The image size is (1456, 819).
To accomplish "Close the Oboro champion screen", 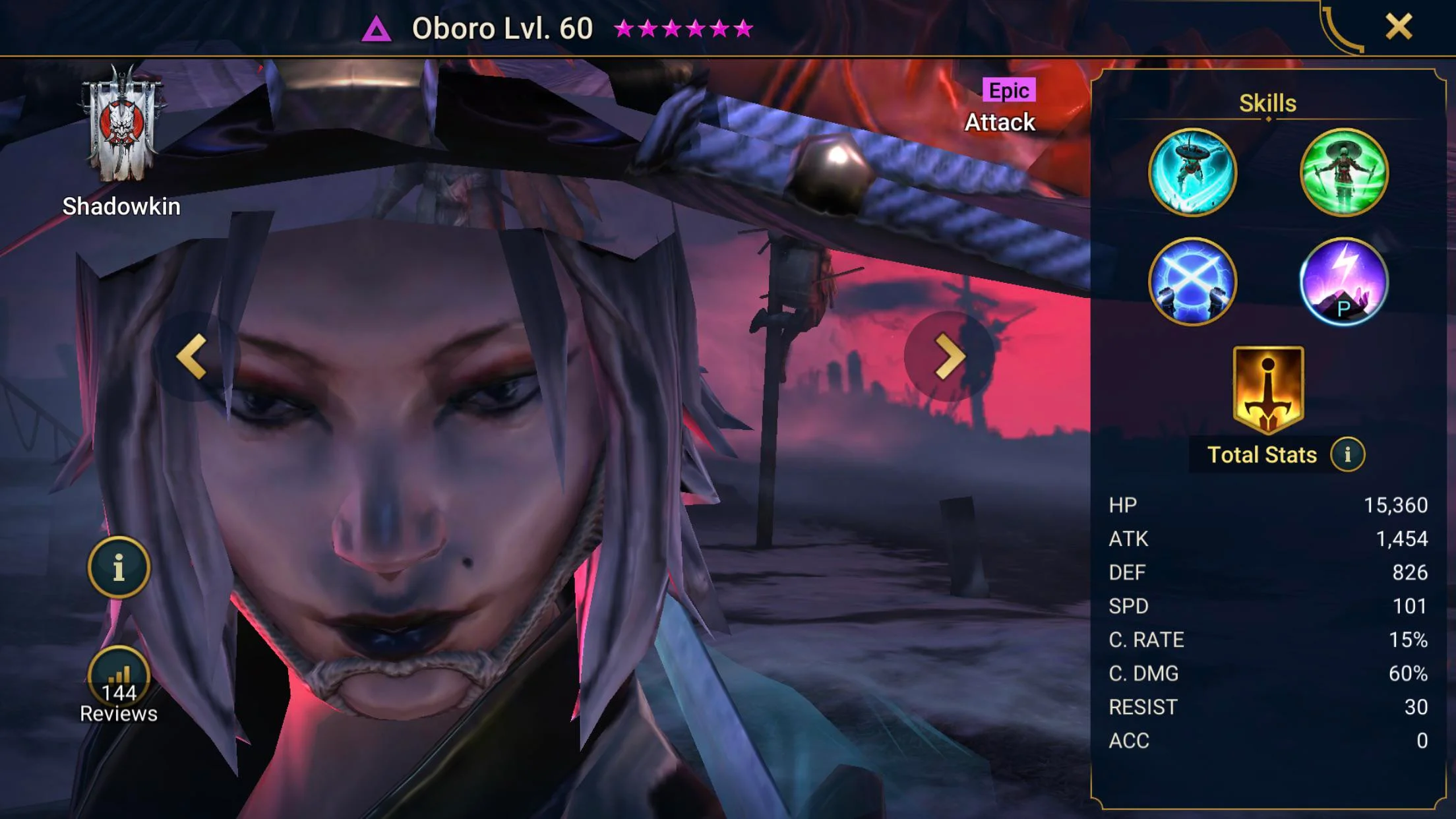I will pyautogui.click(x=1398, y=27).
